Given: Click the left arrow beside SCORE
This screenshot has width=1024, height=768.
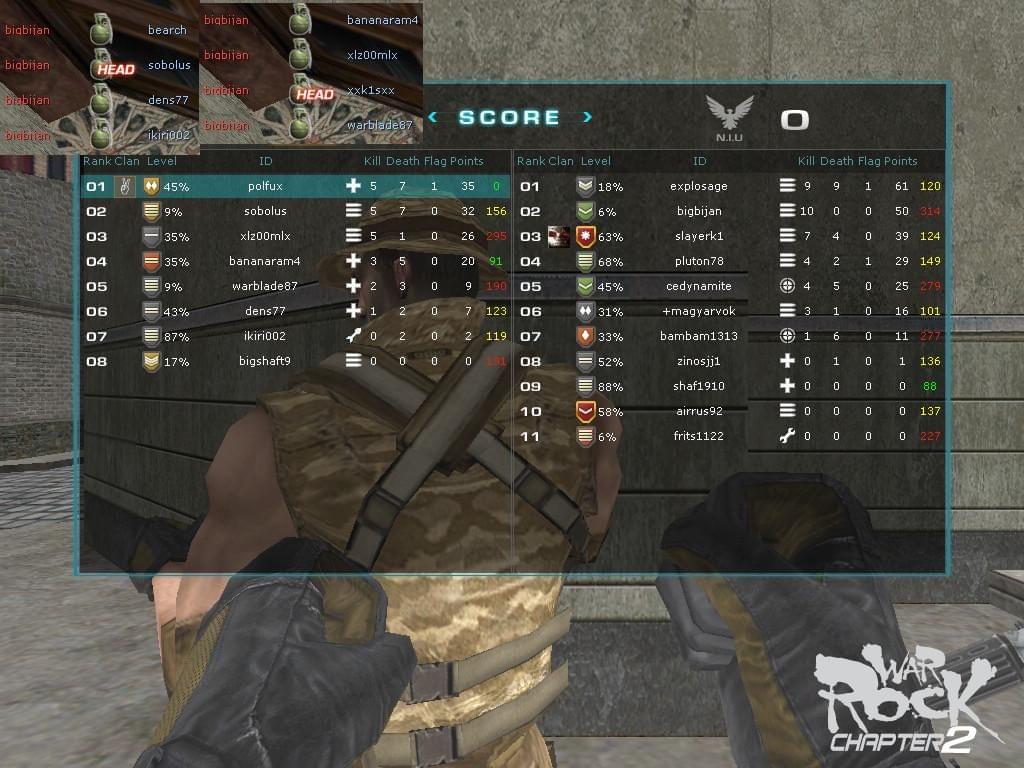Looking at the screenshot, I should pos(432,117).
